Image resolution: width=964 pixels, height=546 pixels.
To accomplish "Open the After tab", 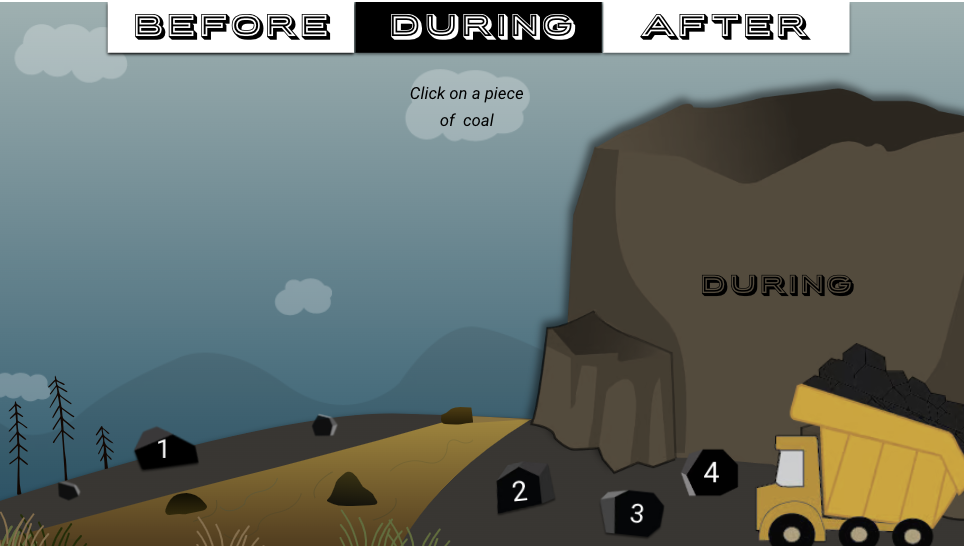I will click(726, 27).
